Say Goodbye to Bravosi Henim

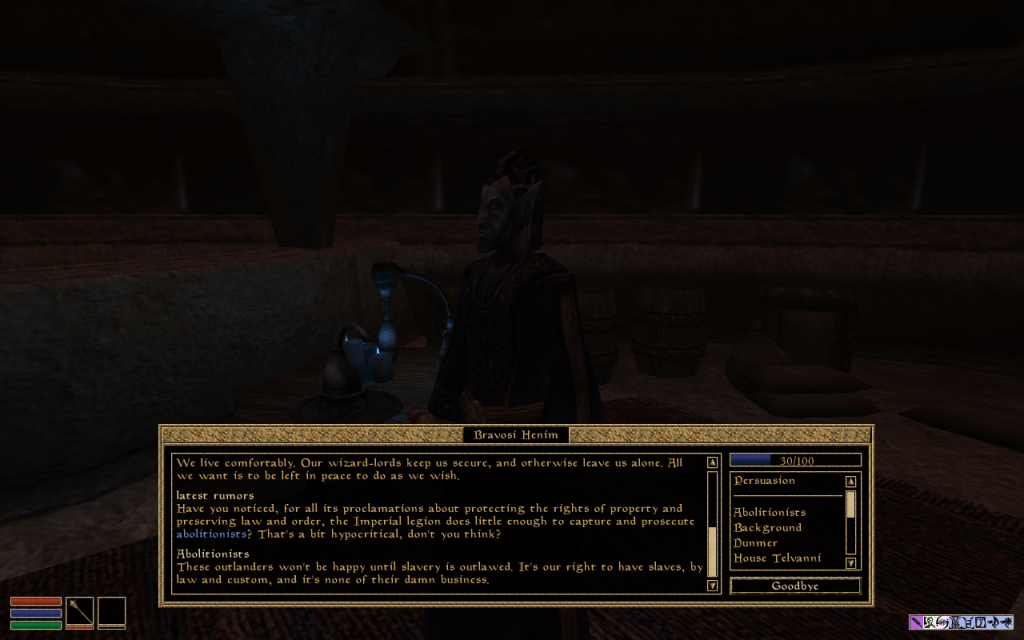click(795, 586)
